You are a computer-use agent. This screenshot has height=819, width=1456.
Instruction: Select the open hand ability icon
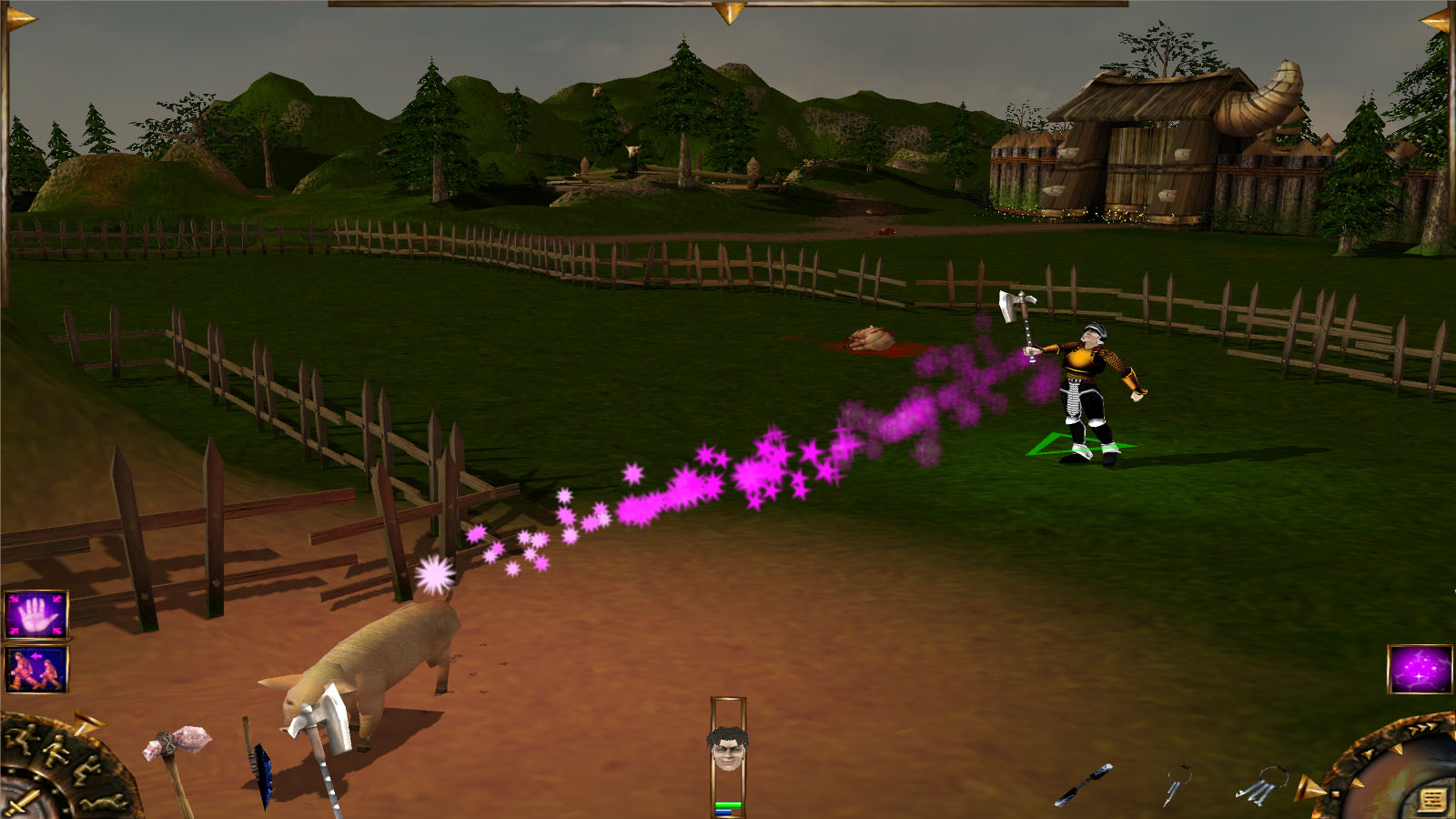pyautogui.click(x=35, y=614)
